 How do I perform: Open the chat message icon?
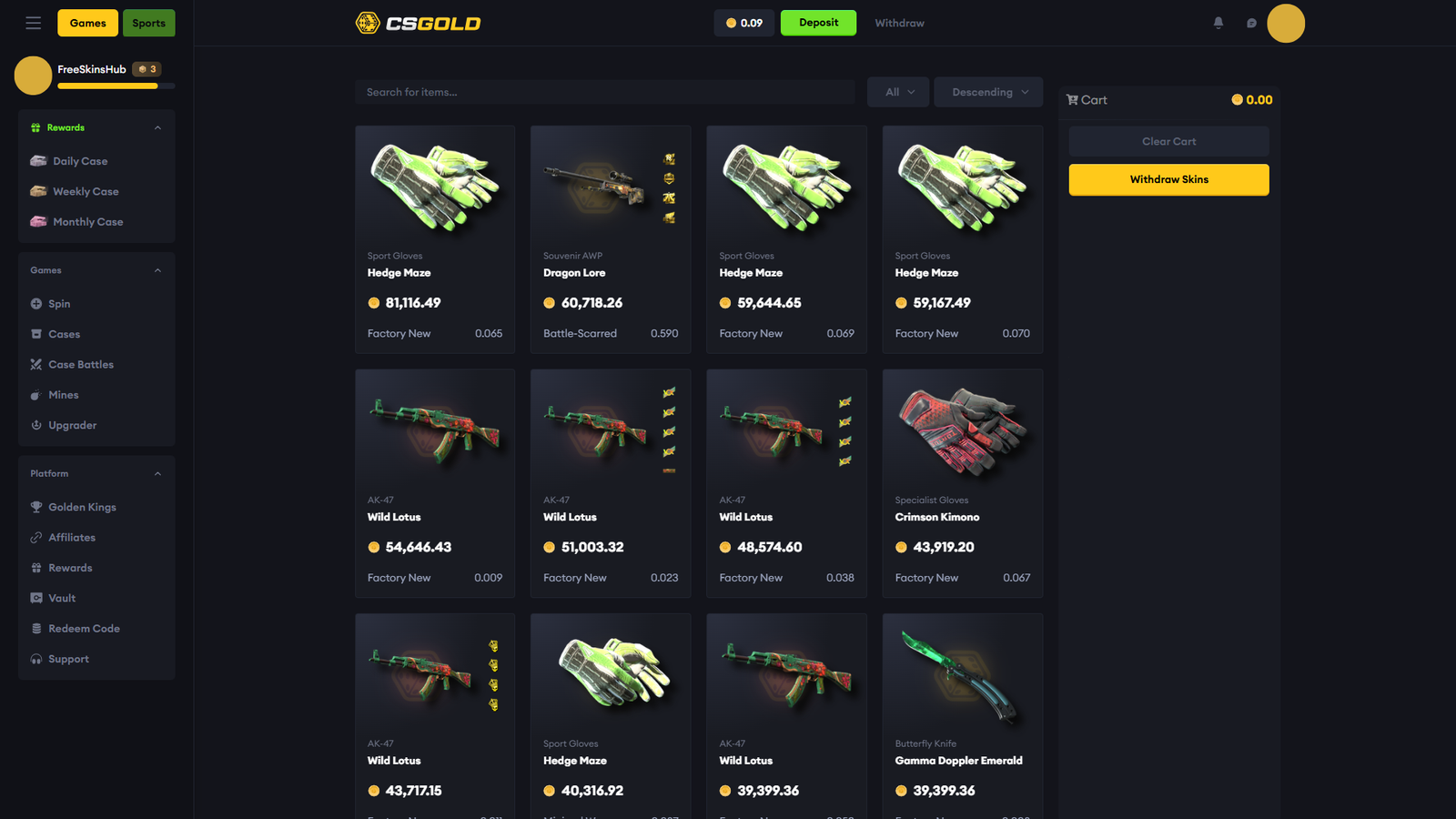pos(1251,23)
